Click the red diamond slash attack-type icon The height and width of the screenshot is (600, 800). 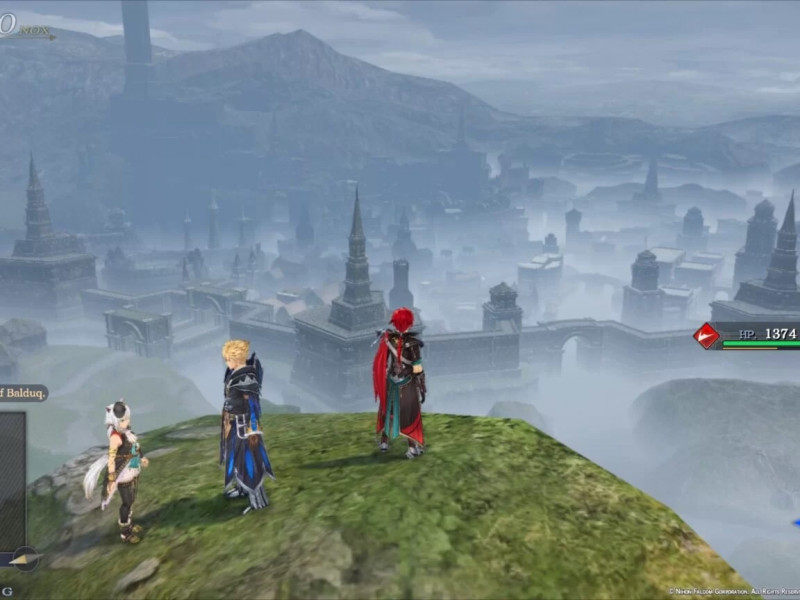tap(707, 336)
